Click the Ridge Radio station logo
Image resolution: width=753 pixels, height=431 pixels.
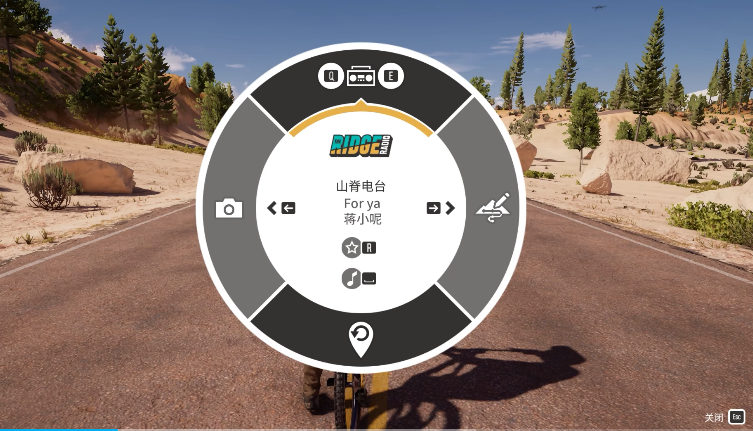361,146
